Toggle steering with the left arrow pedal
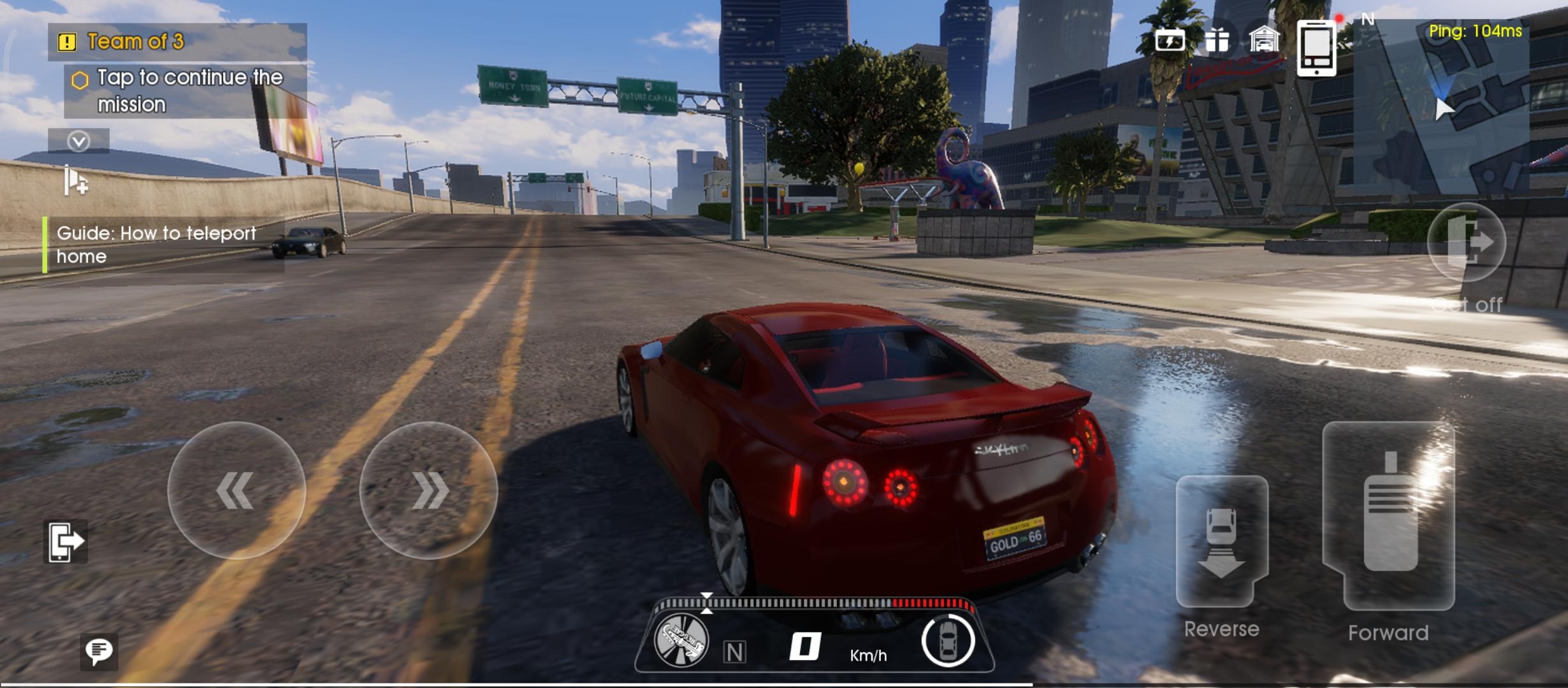The height and width of the screenshot is (688, 1568). 236,491
